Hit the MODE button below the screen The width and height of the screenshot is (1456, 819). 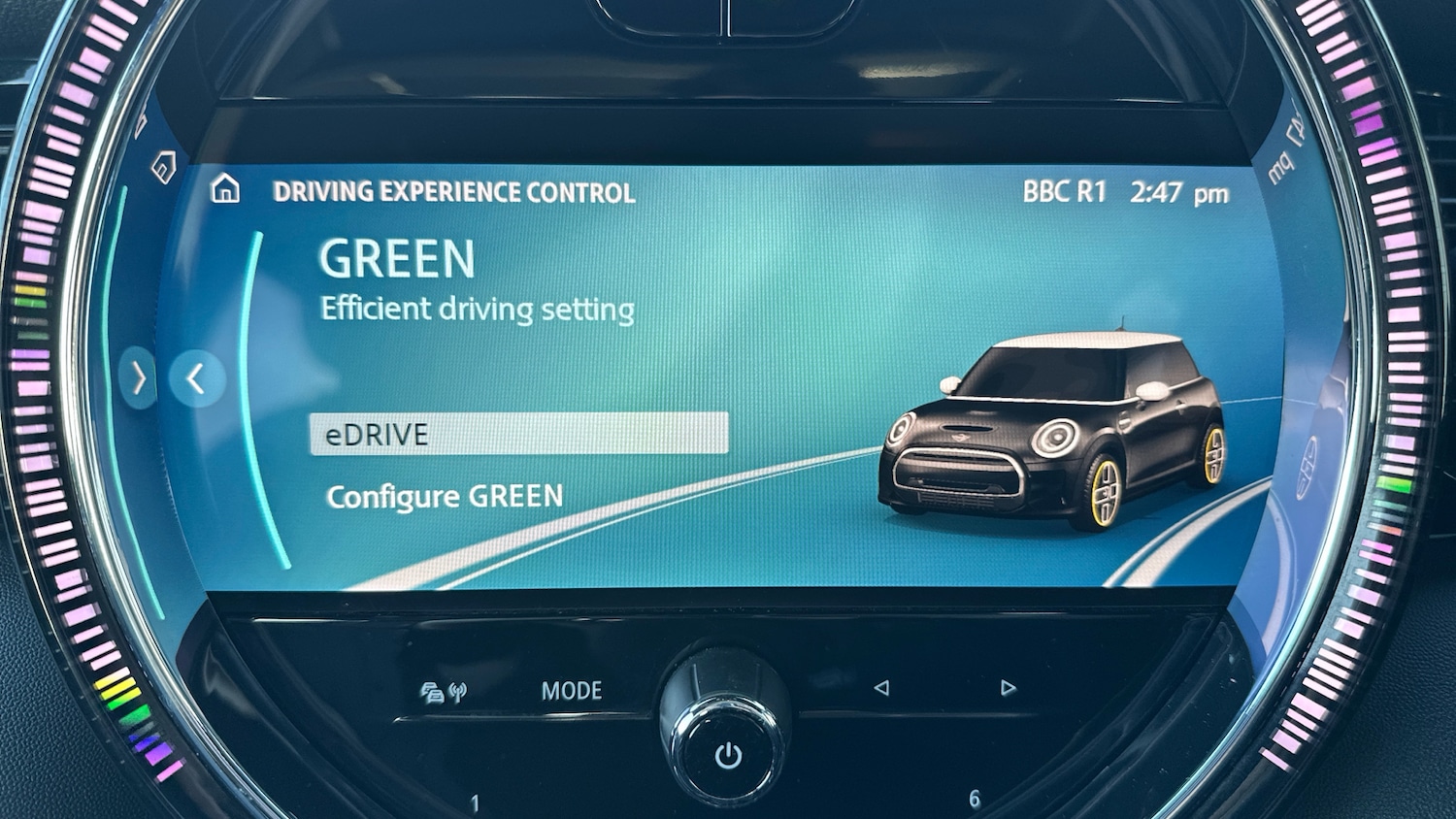coord(571,691)
